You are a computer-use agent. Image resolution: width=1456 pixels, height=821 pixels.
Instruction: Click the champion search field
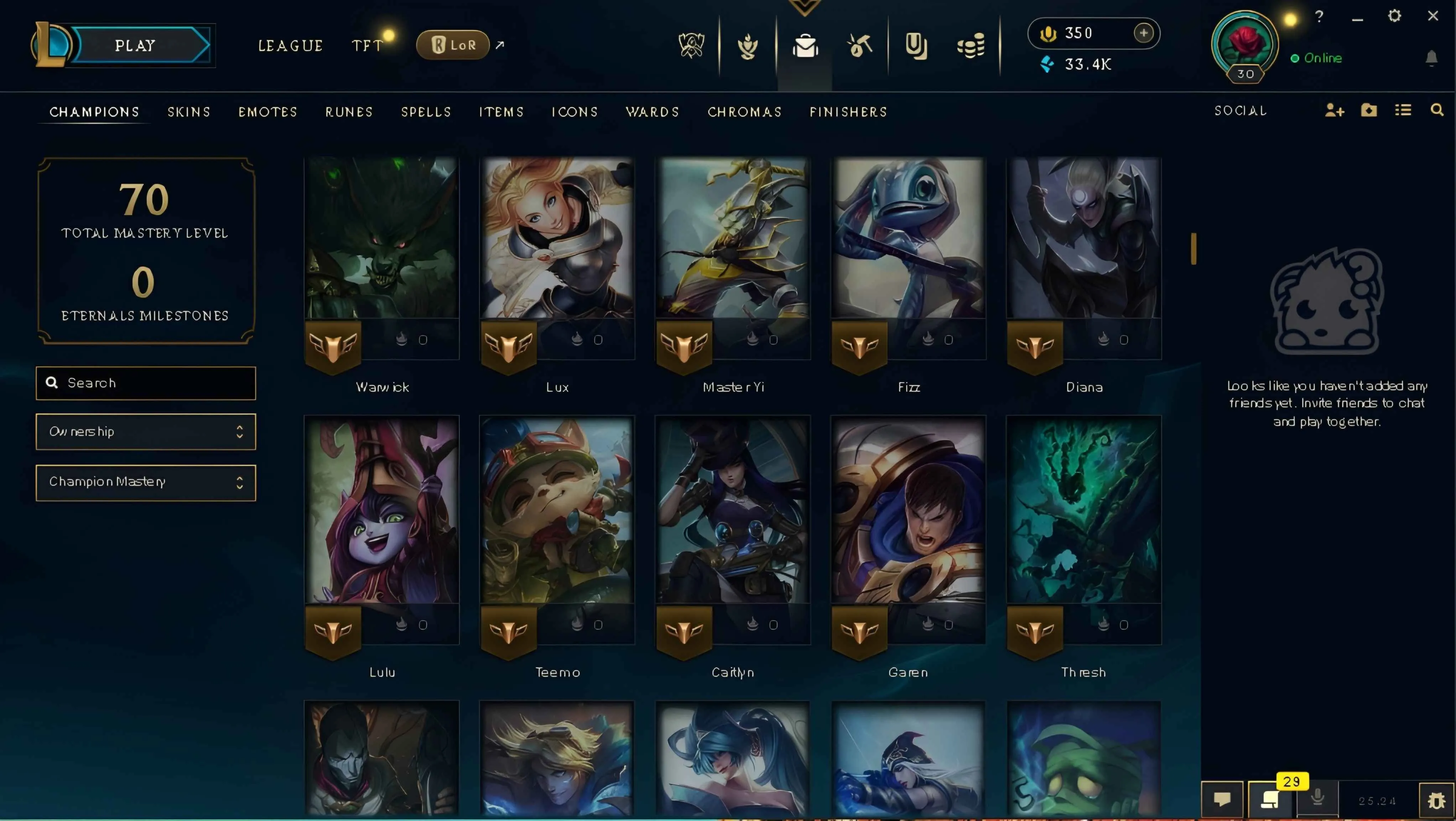pyautogui.click(x=145, y=383)
